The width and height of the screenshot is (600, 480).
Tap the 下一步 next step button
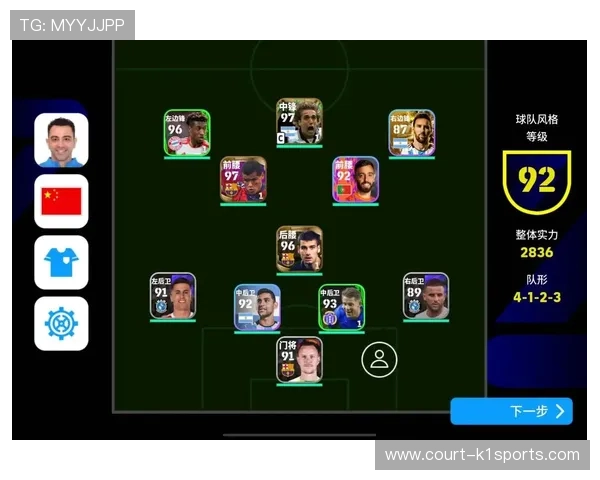point(511,411)
